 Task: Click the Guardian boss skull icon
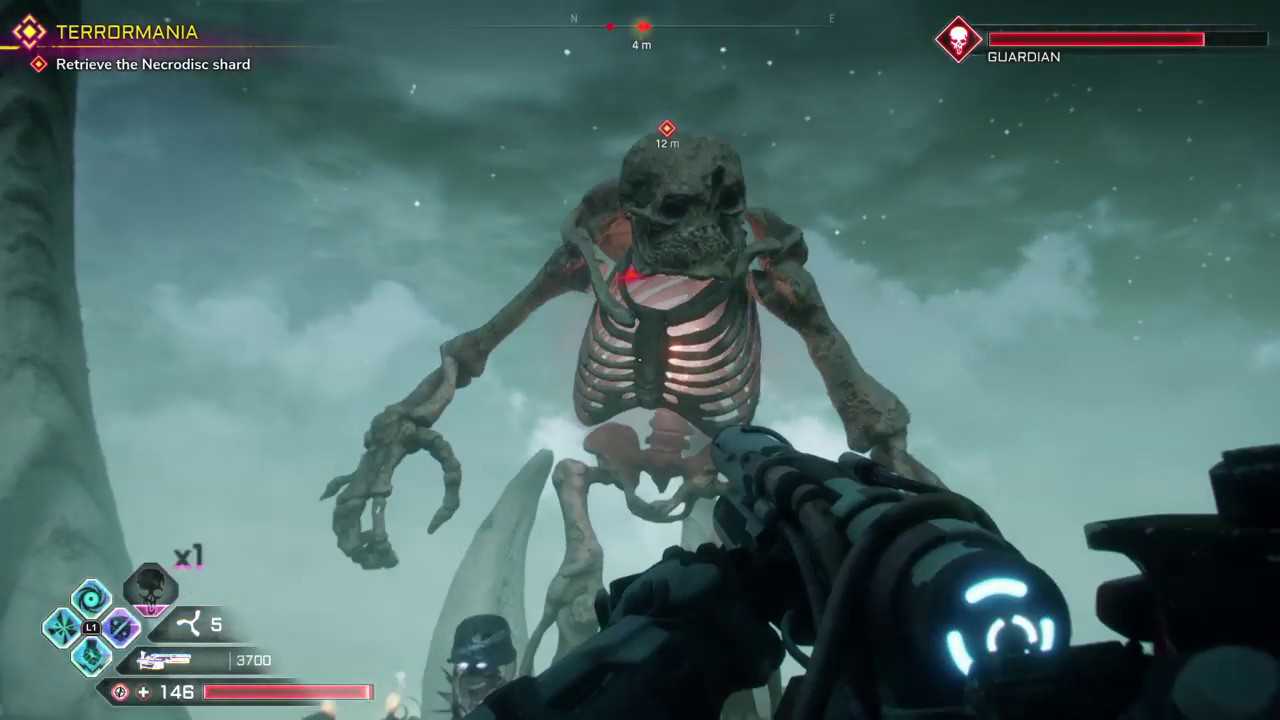958,40
